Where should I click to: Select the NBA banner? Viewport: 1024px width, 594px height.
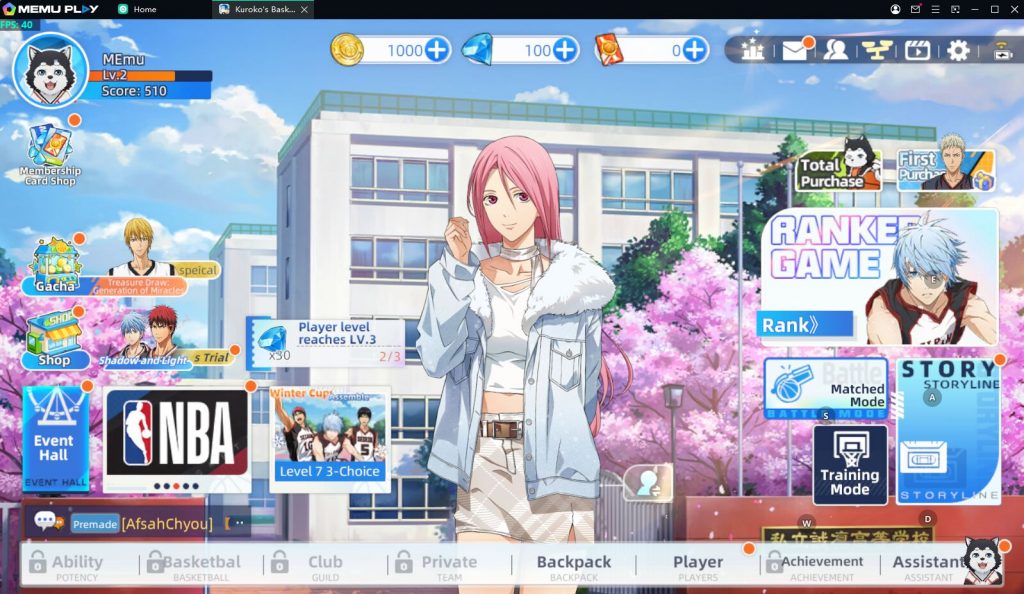(176, 438)
